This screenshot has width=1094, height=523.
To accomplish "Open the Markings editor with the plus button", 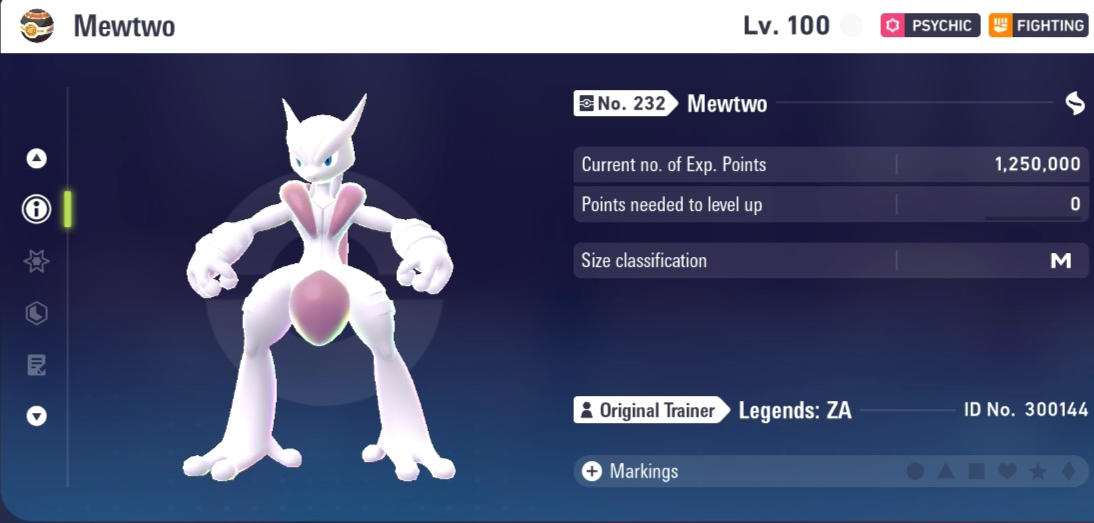I will [x=592, y=471].
